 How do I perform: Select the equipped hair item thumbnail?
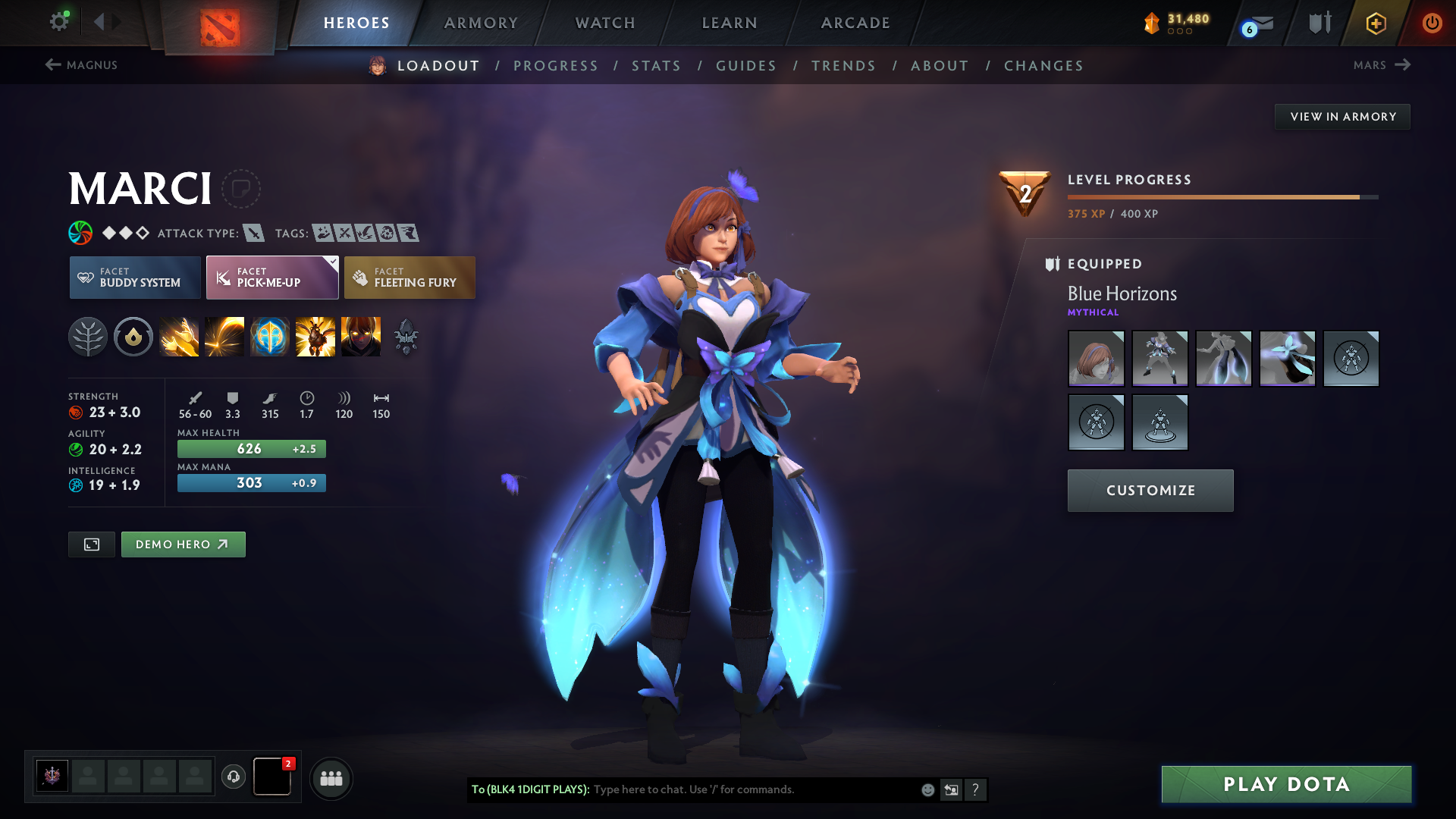1096,359
